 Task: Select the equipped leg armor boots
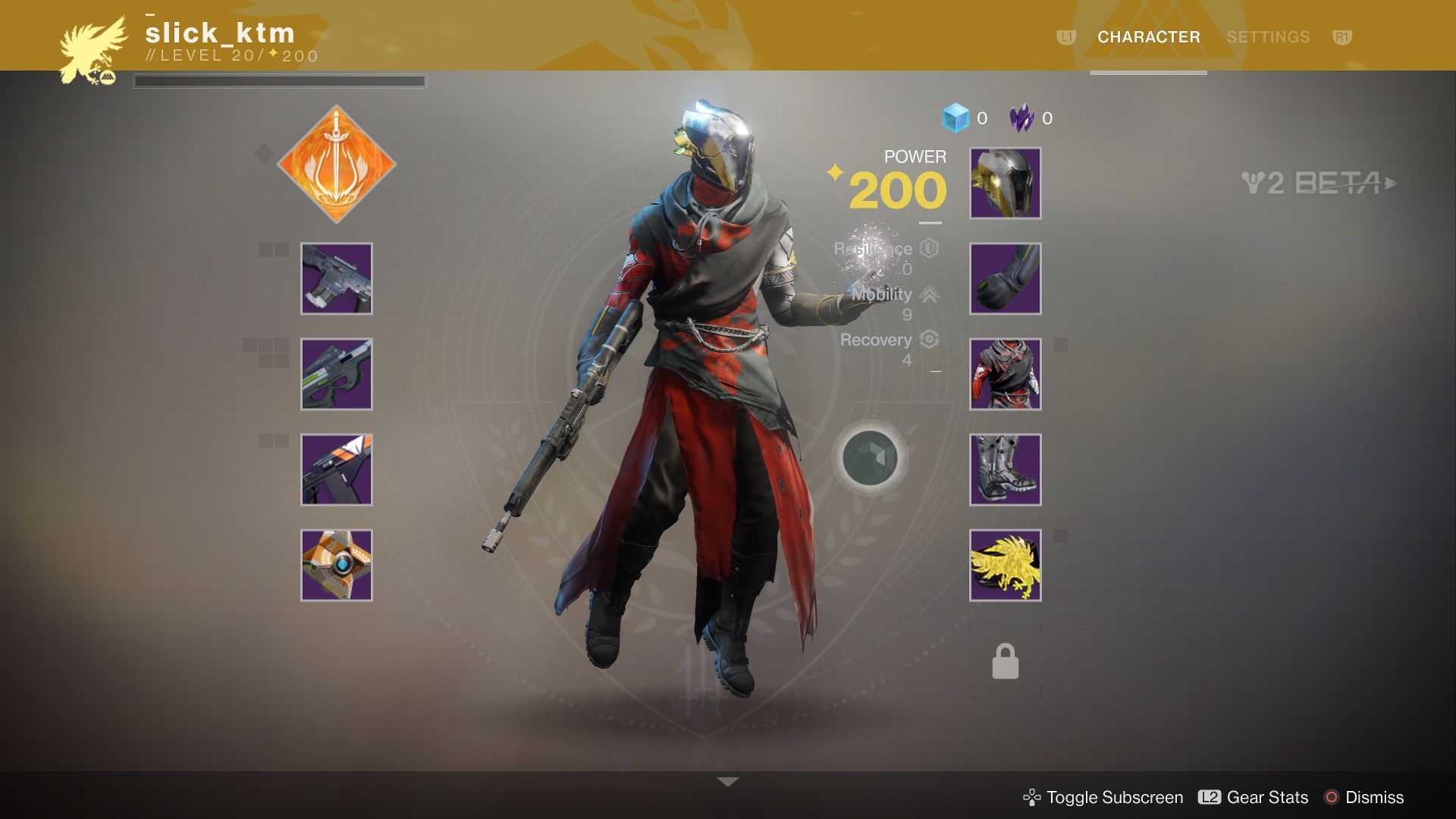1005,469
